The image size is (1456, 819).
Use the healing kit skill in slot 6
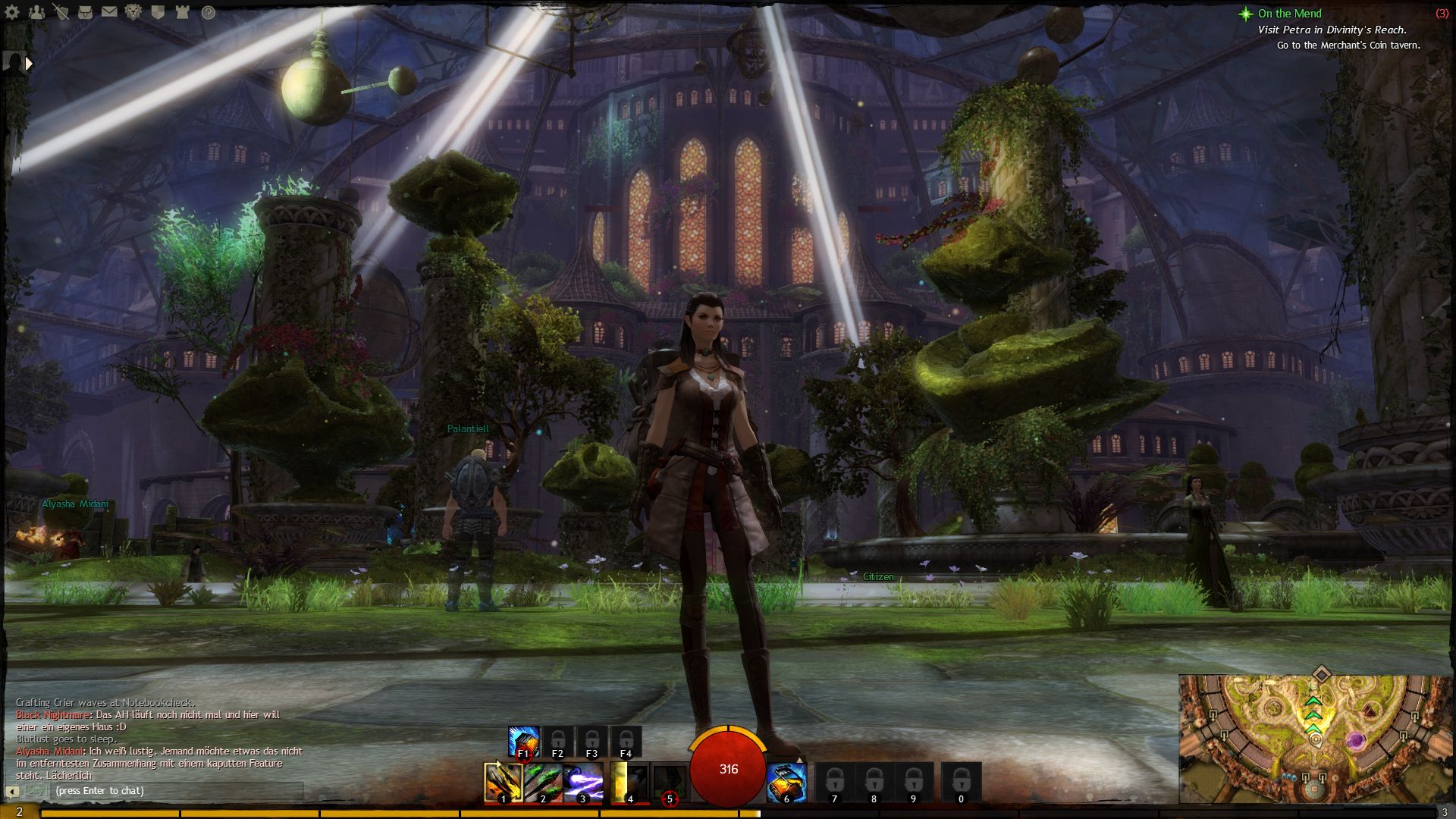786,783
